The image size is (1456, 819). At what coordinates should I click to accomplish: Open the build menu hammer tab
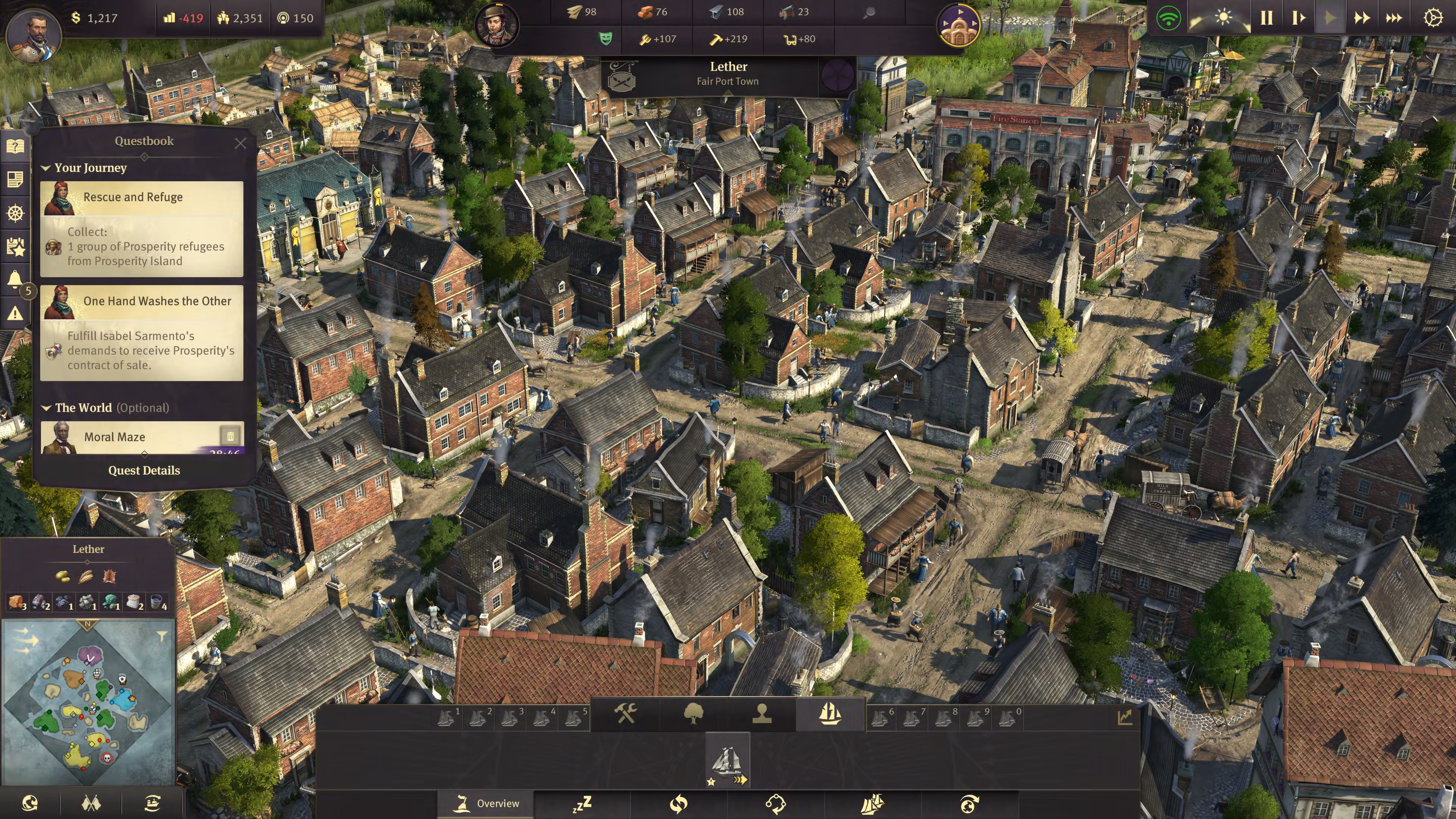coord(626,713)
